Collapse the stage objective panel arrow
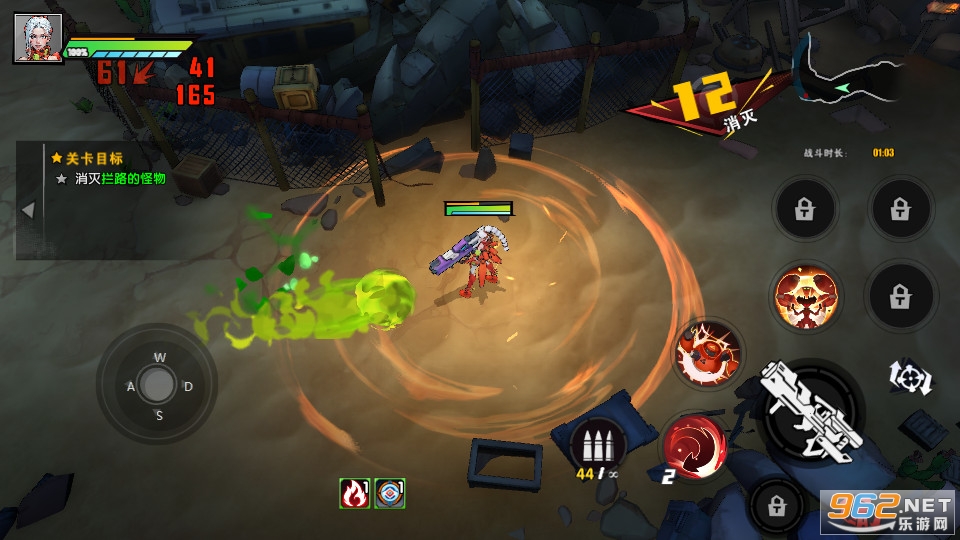 [28, 210]
